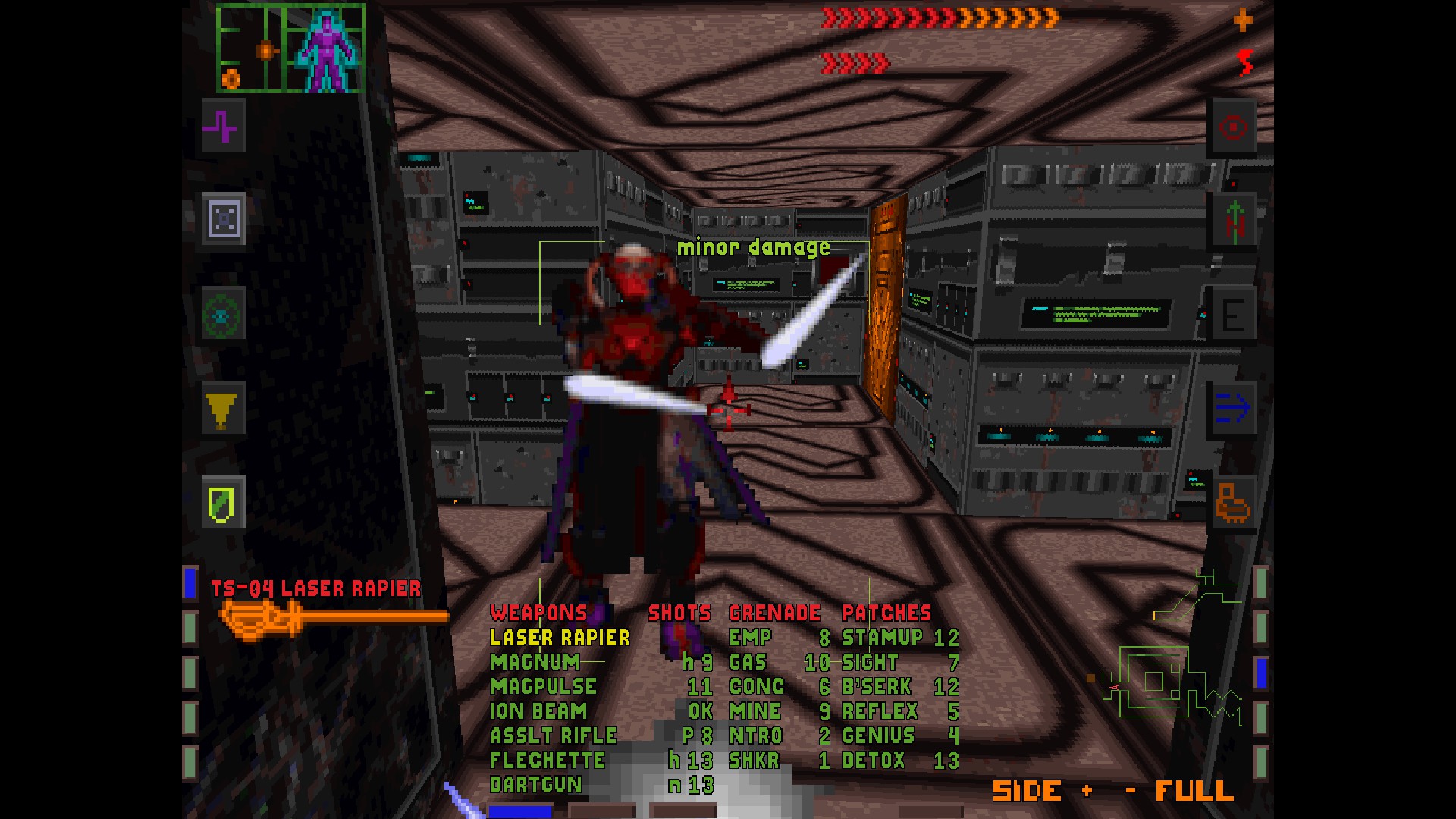
Task: Click the purple bio-signal pulse icon
Action: 222,127
